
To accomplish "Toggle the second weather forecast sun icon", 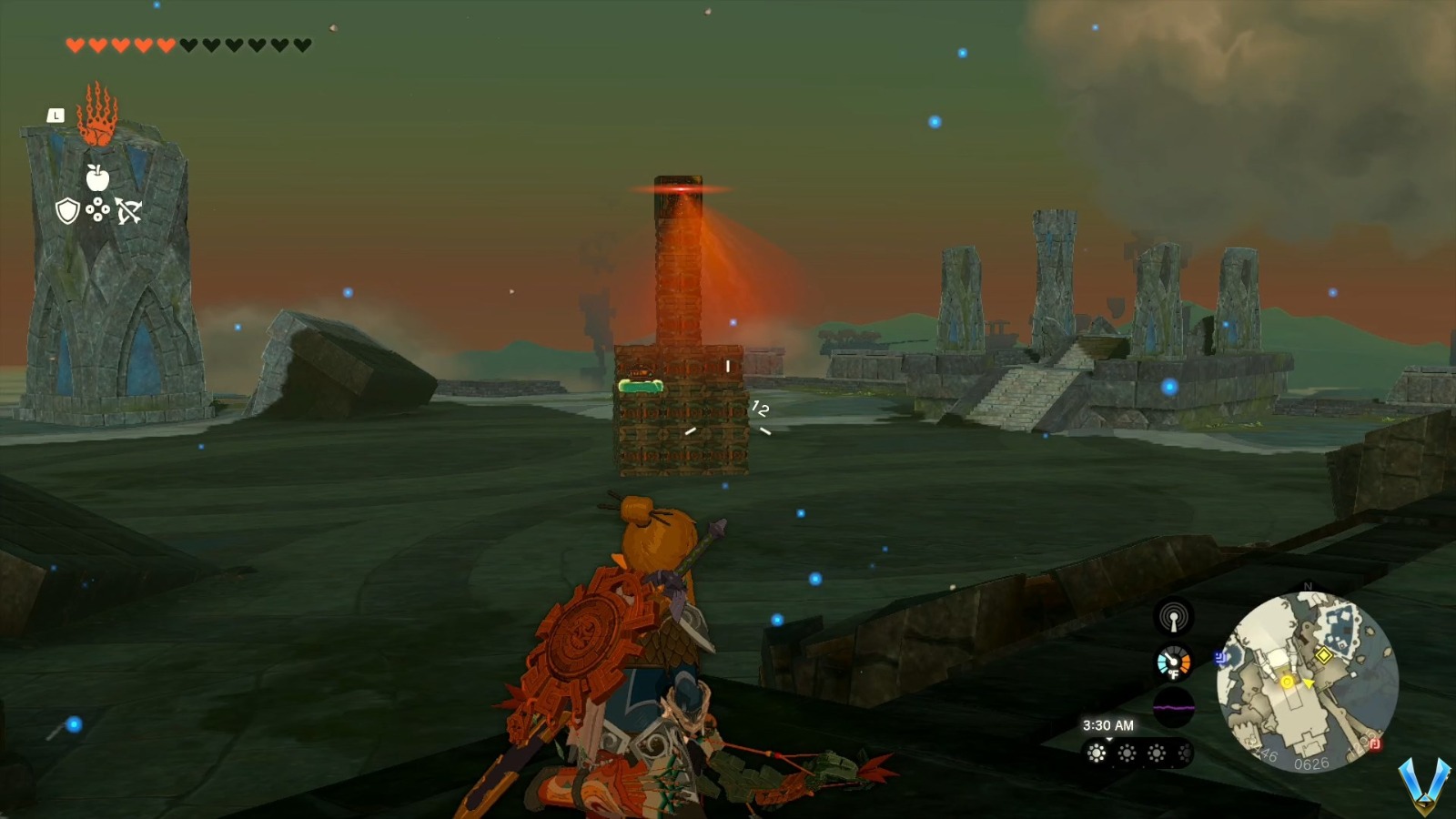I will coord(1125,753).
